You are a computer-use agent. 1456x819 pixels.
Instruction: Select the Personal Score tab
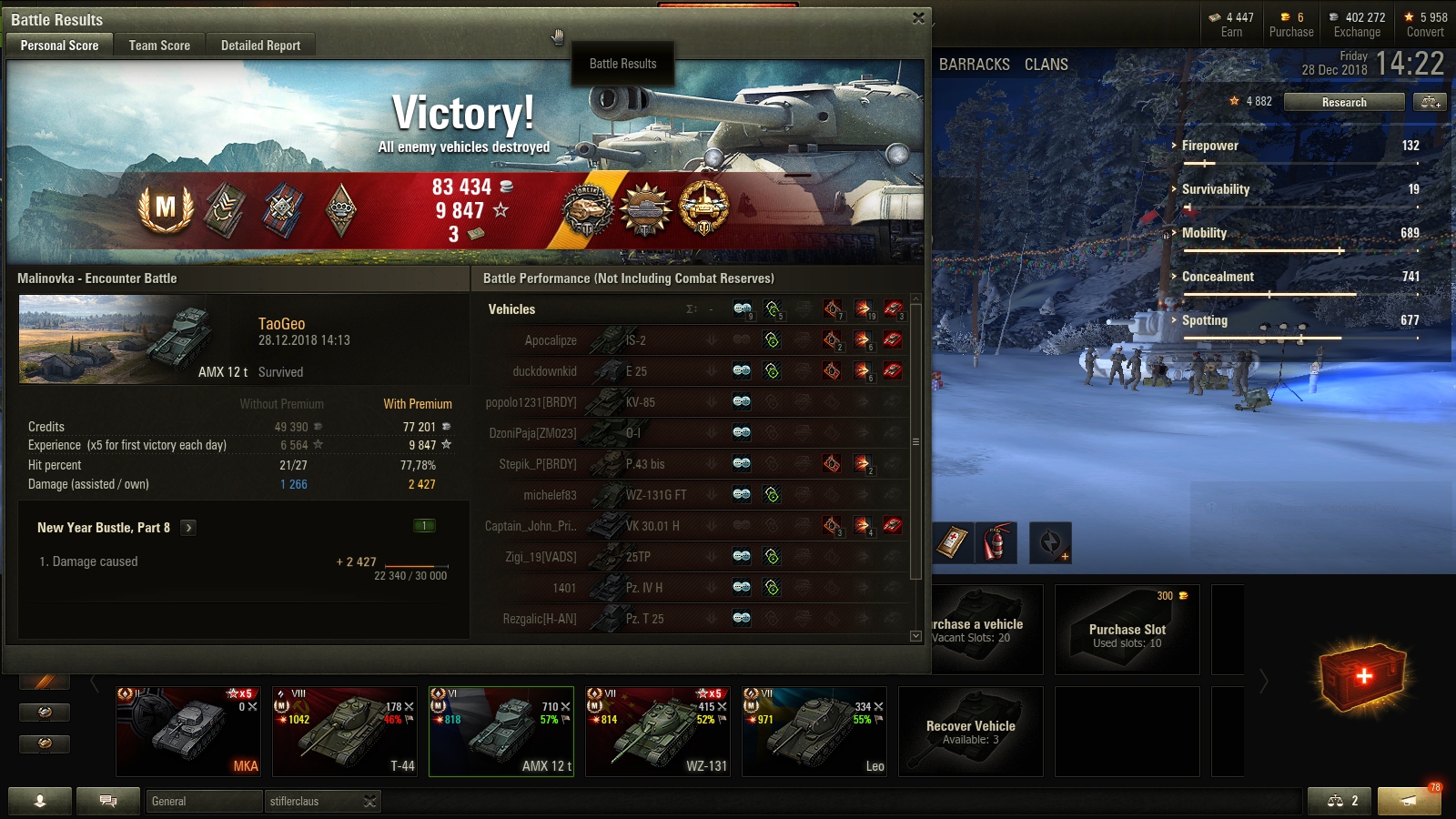[59, 45]
